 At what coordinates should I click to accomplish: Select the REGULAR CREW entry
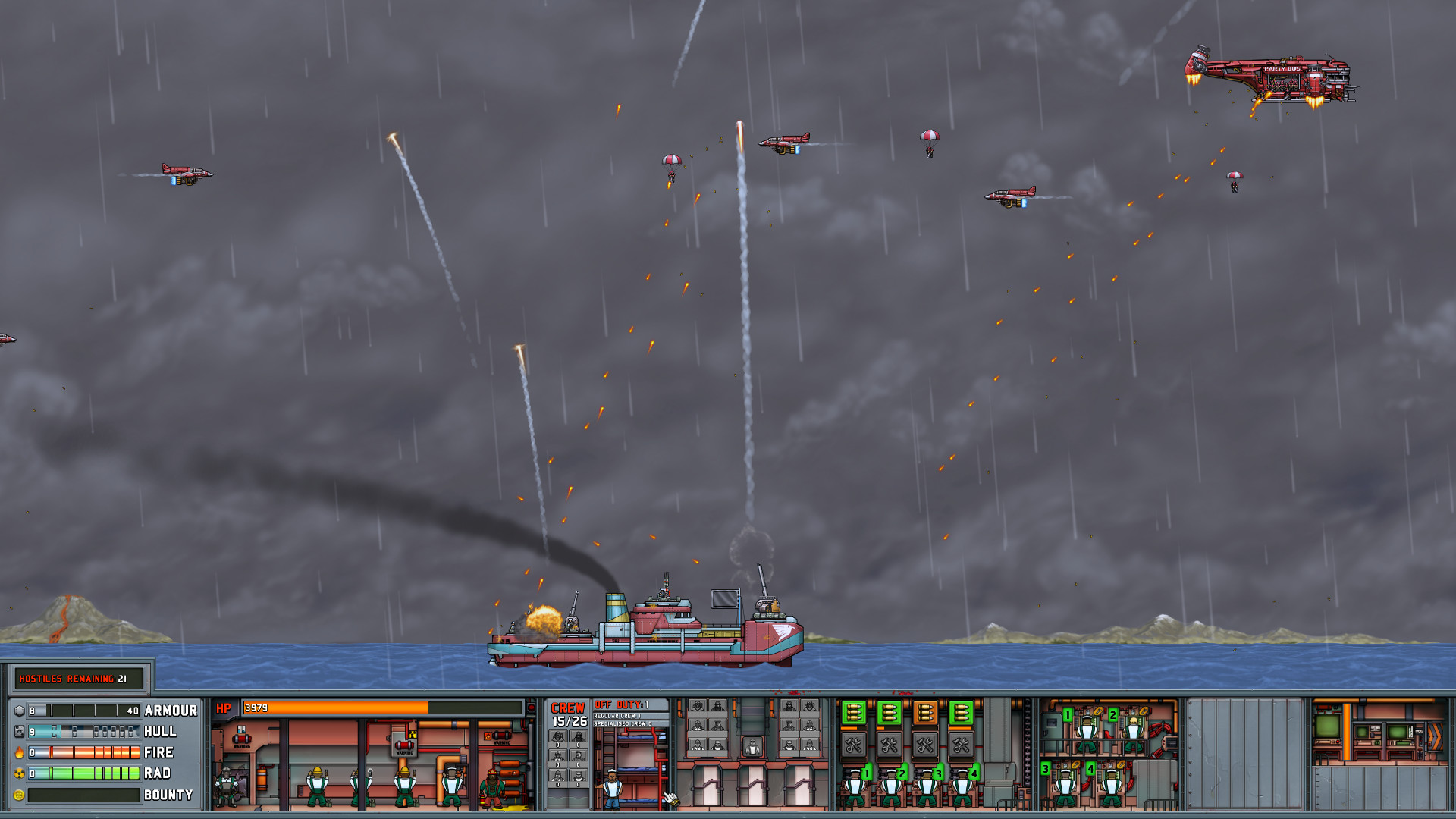click(617, 716)
